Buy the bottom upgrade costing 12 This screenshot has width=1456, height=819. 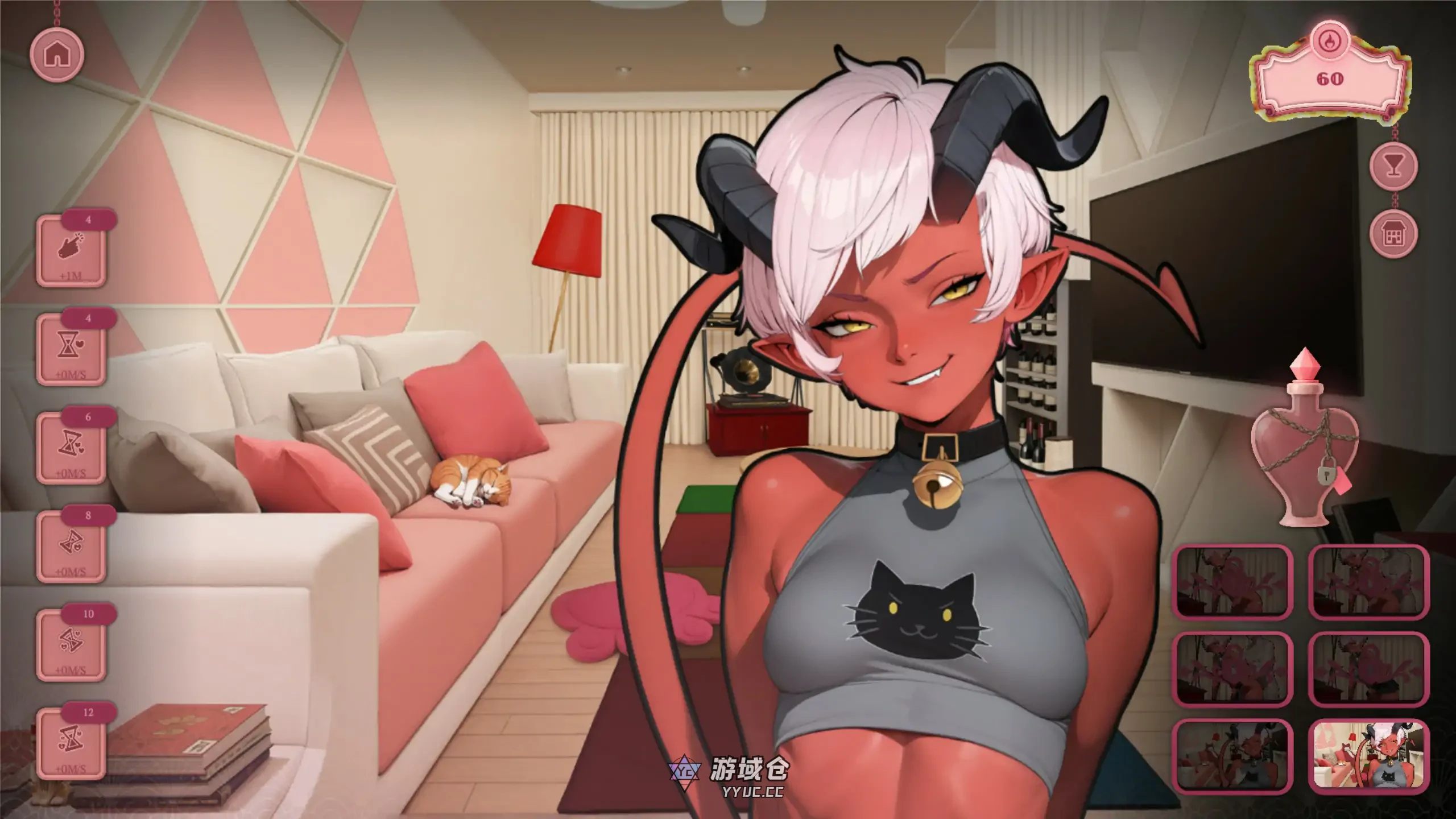(71, 744)
